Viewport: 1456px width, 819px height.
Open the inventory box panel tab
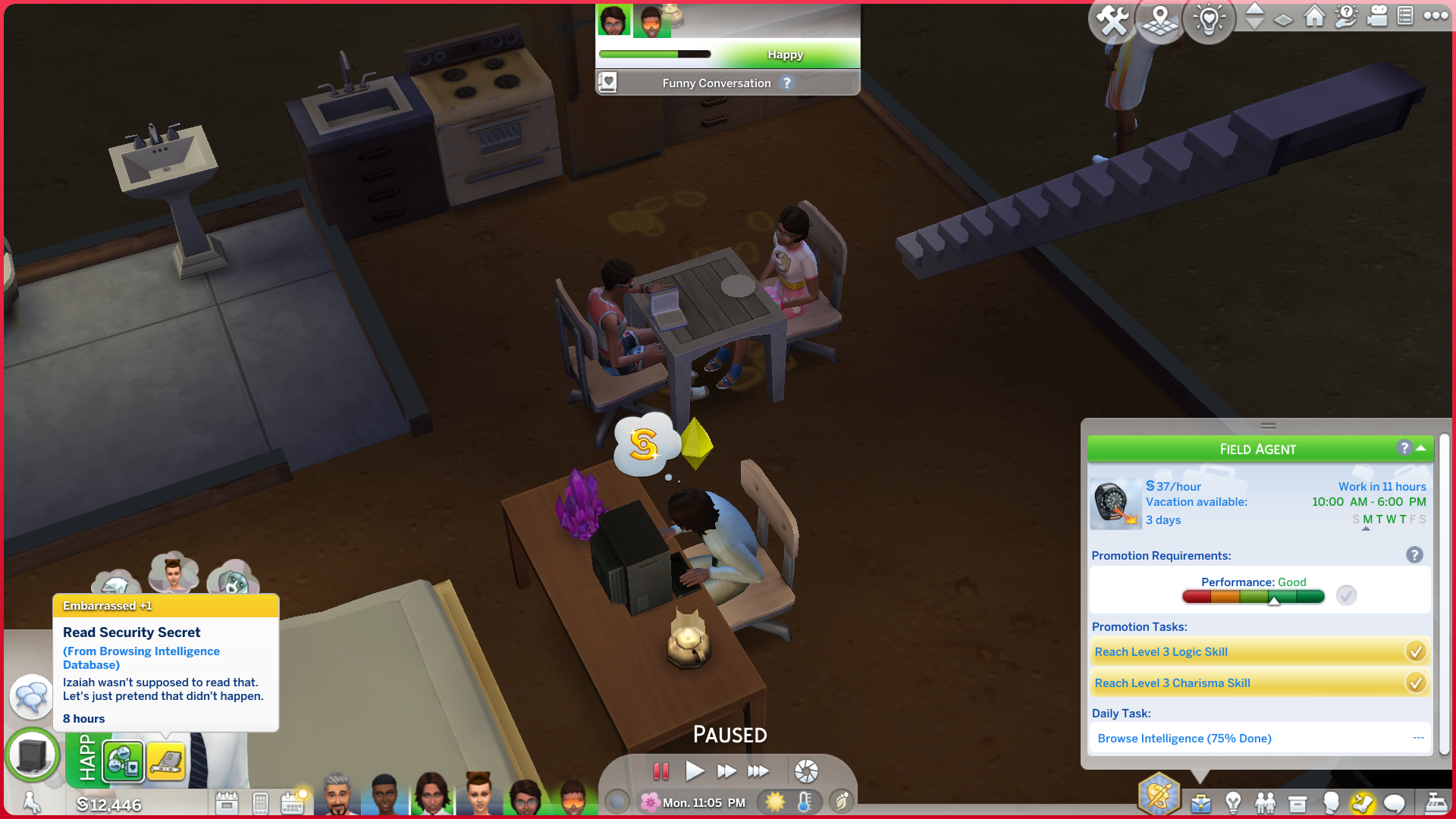click(x=1298, y=802)
